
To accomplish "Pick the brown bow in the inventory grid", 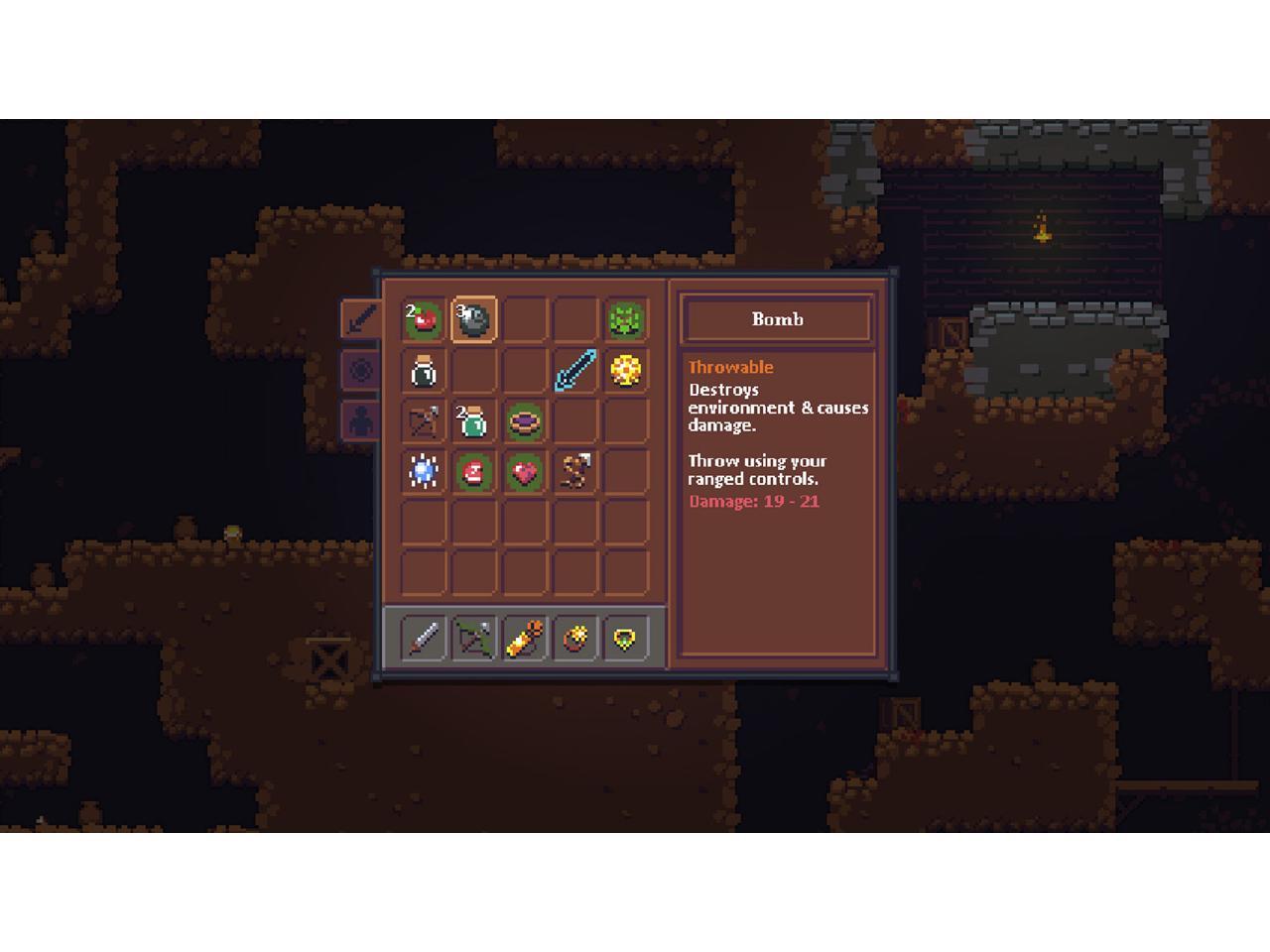I will [x=424, y=421].
